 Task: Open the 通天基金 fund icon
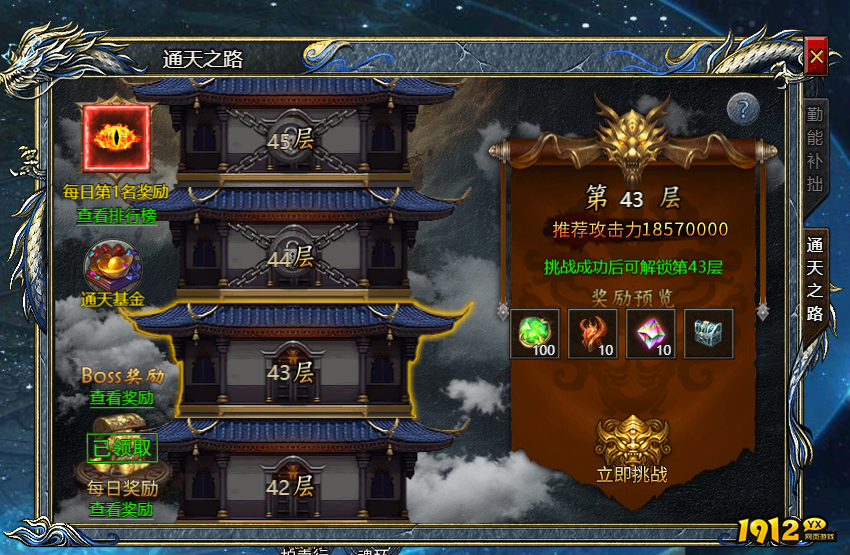[113, 269]
